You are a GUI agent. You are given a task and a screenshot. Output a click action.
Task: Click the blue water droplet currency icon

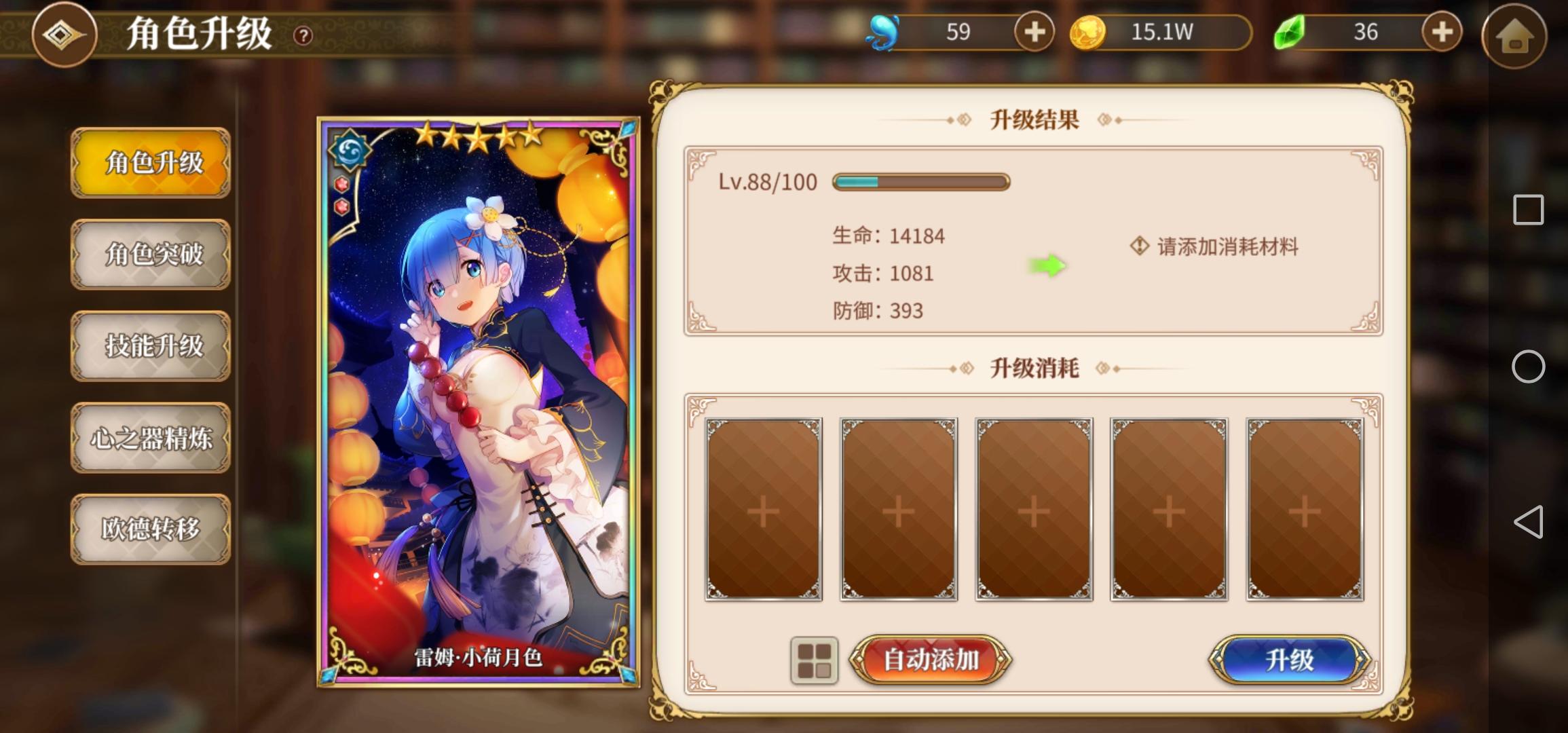(x=882, y=32)
